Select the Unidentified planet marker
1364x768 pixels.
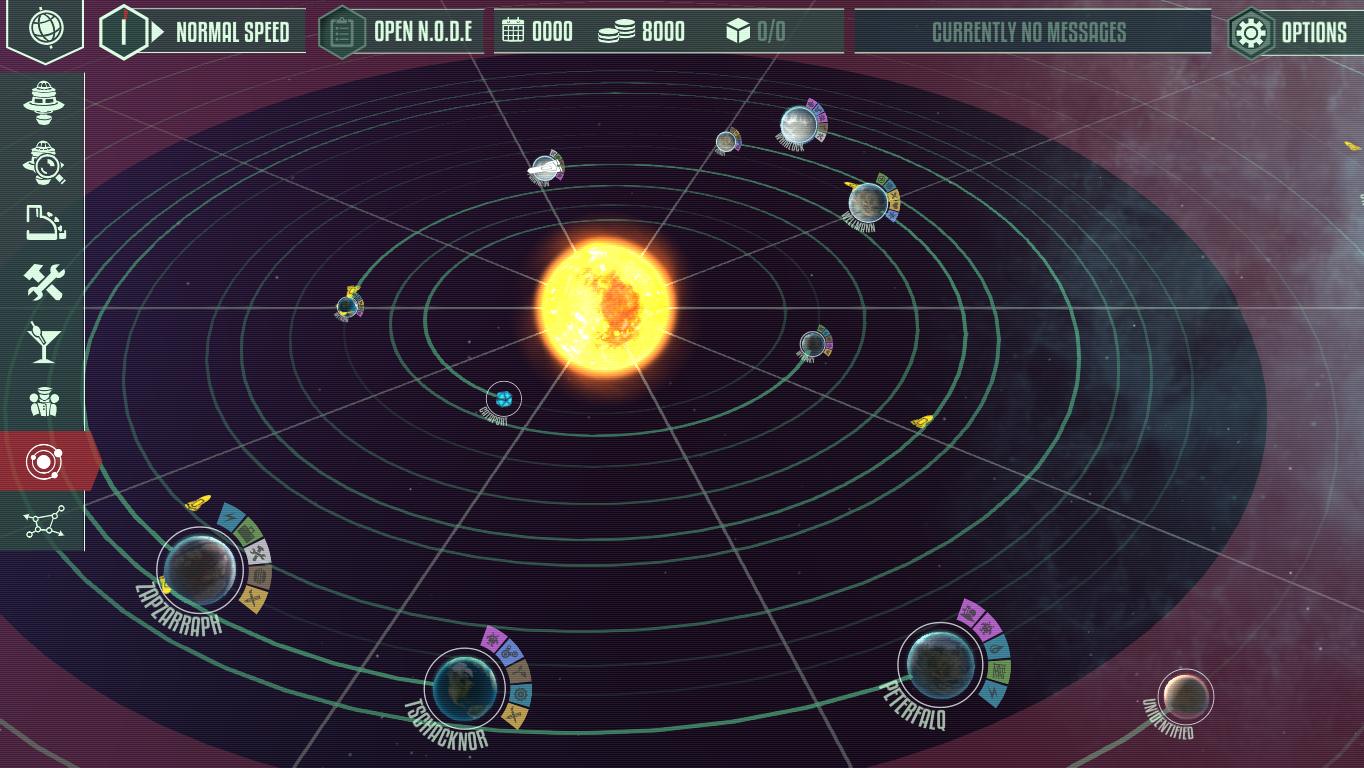pyautogui.click(x=1185, y=695)
